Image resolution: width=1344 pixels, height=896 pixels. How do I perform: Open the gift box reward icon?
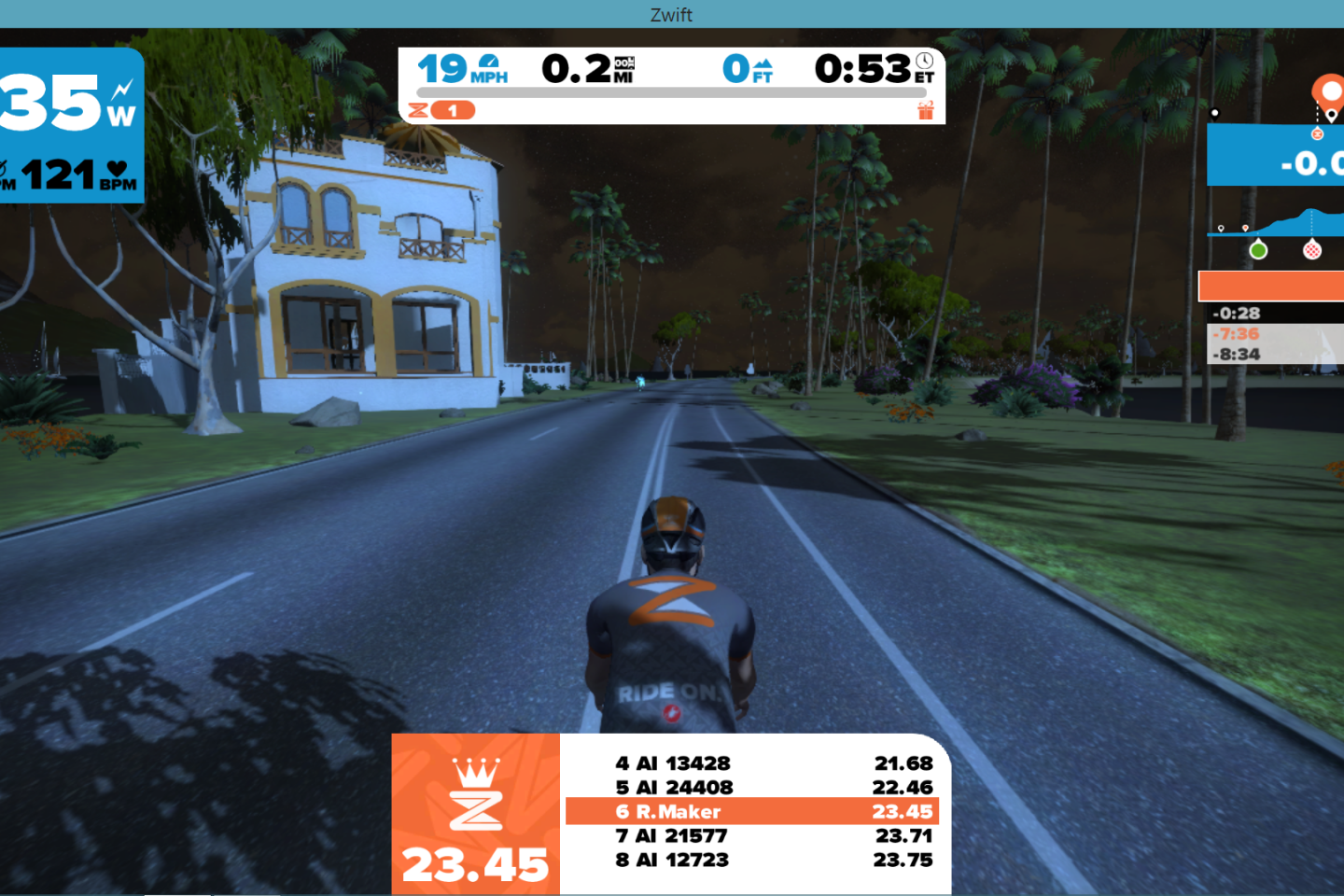coord(927,110)
